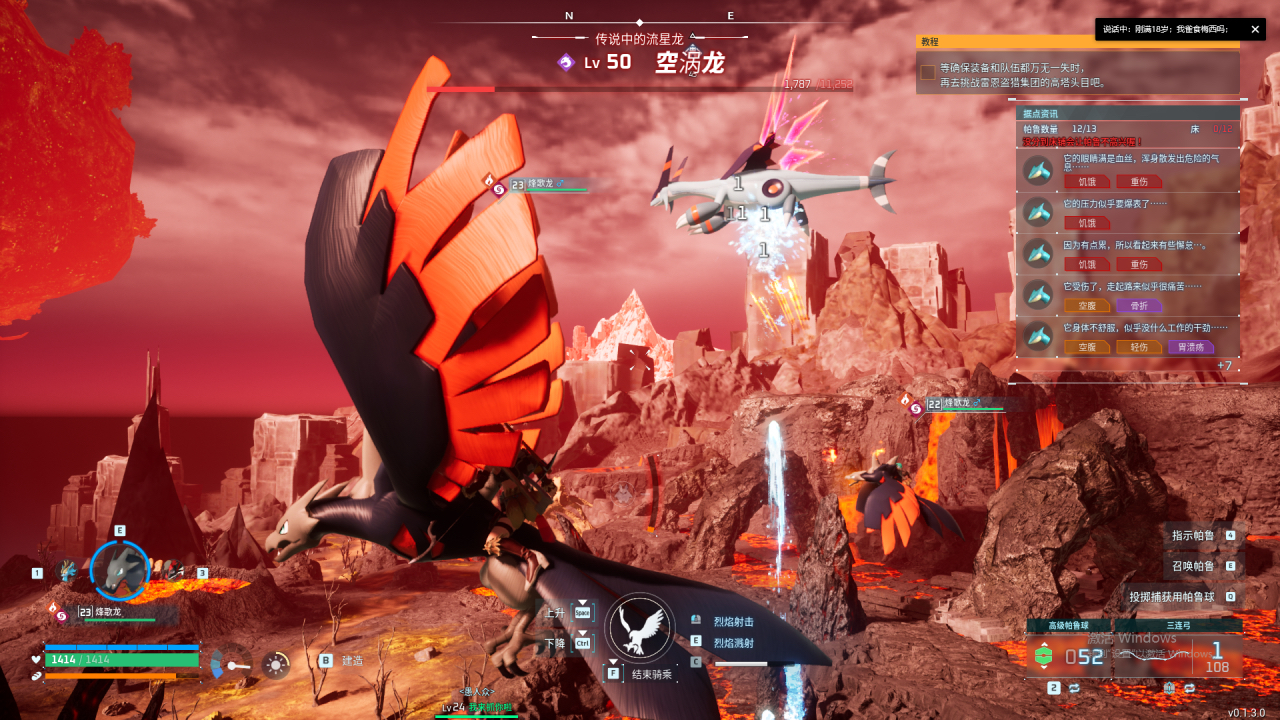Choose the blue dragon pal in party
Screen dimensions: 1280x720
point(67,571)
